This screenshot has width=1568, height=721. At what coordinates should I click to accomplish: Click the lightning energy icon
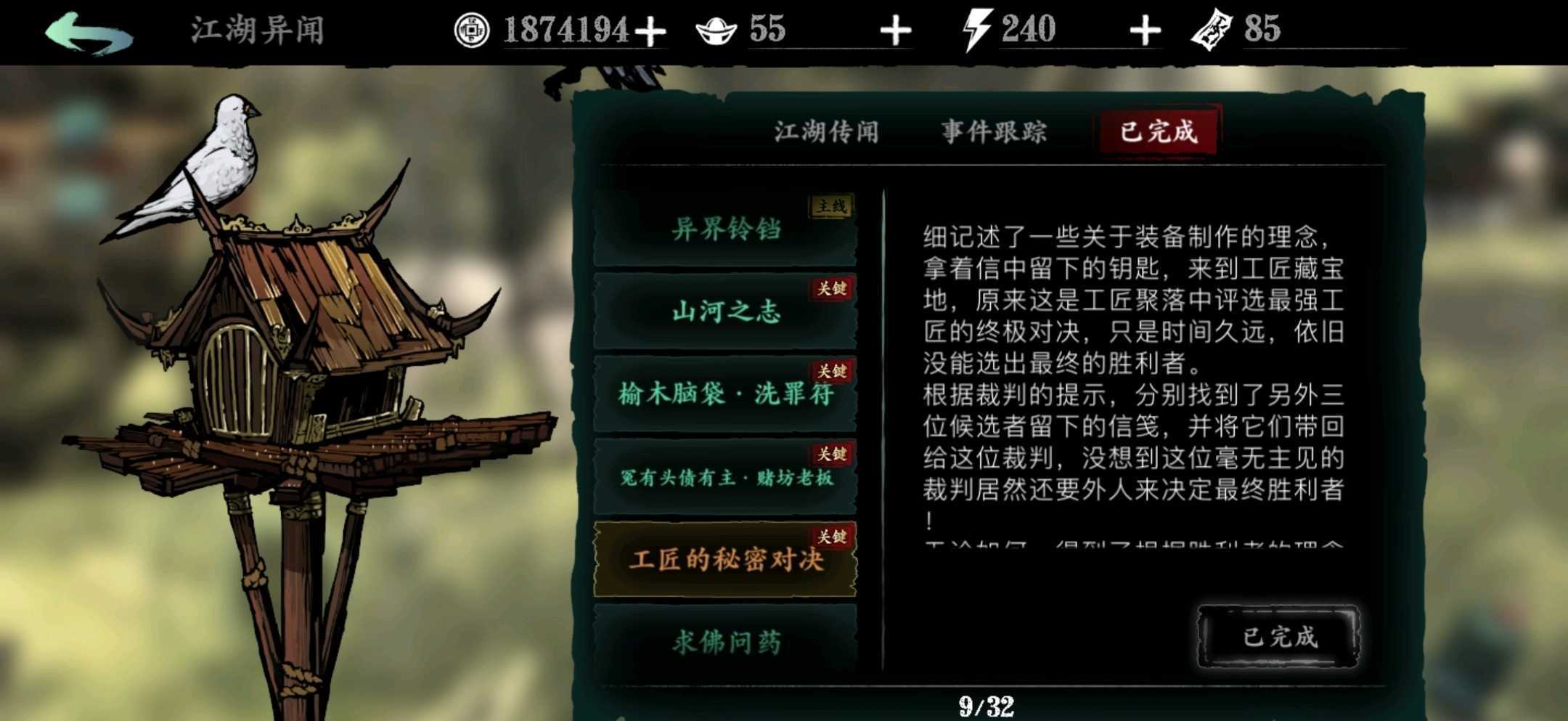(x=976, y=29)
